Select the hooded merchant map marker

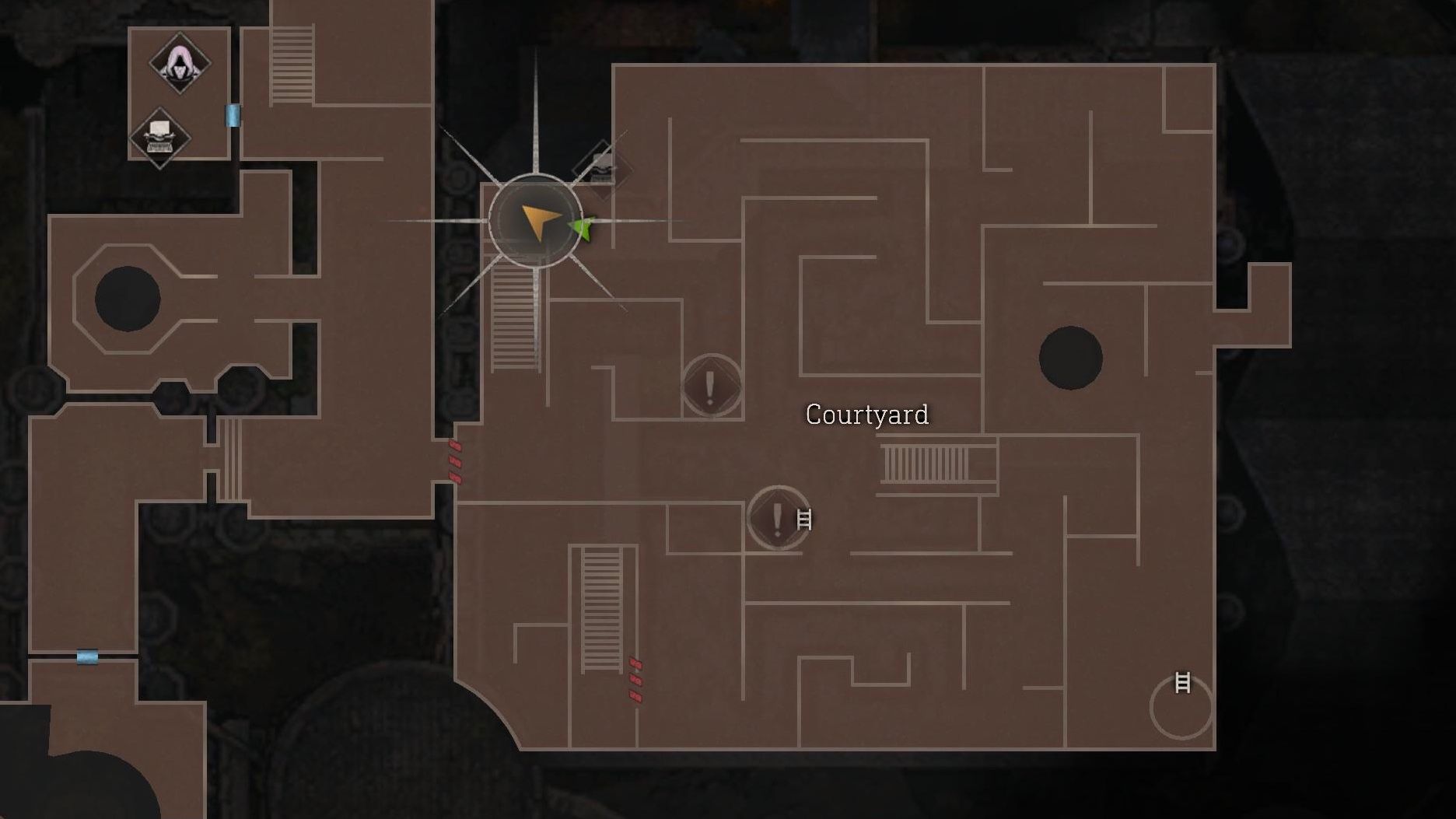[180, 63]
